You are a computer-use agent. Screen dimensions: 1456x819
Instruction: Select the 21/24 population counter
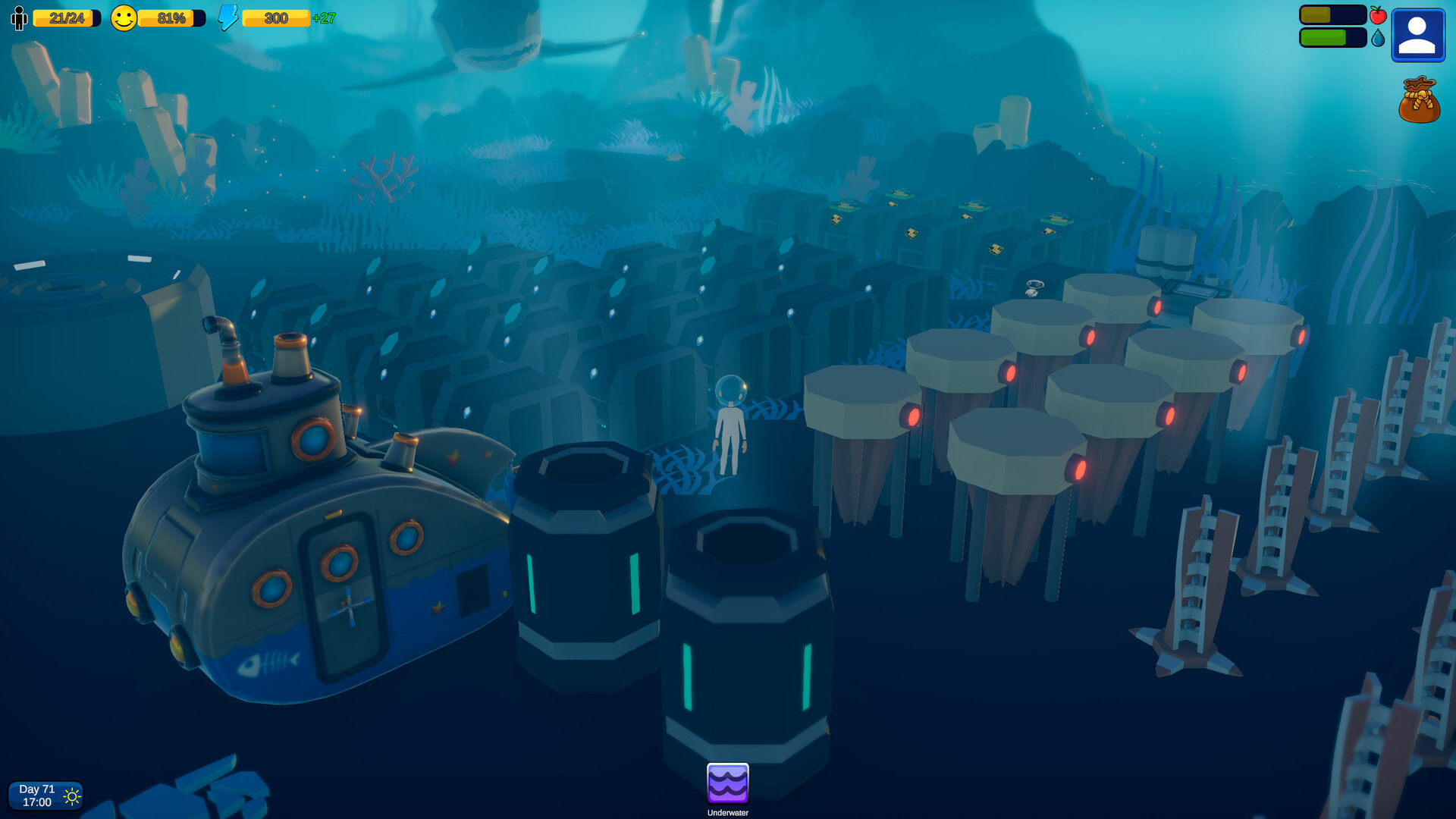pyautogui.click(x=67, y=17)
